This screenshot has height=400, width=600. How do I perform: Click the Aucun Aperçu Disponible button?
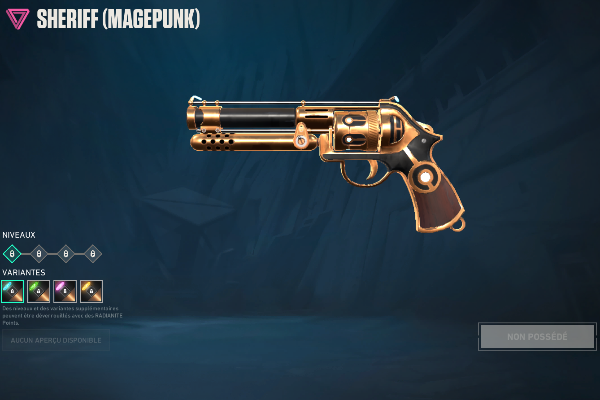coord(55,341)
